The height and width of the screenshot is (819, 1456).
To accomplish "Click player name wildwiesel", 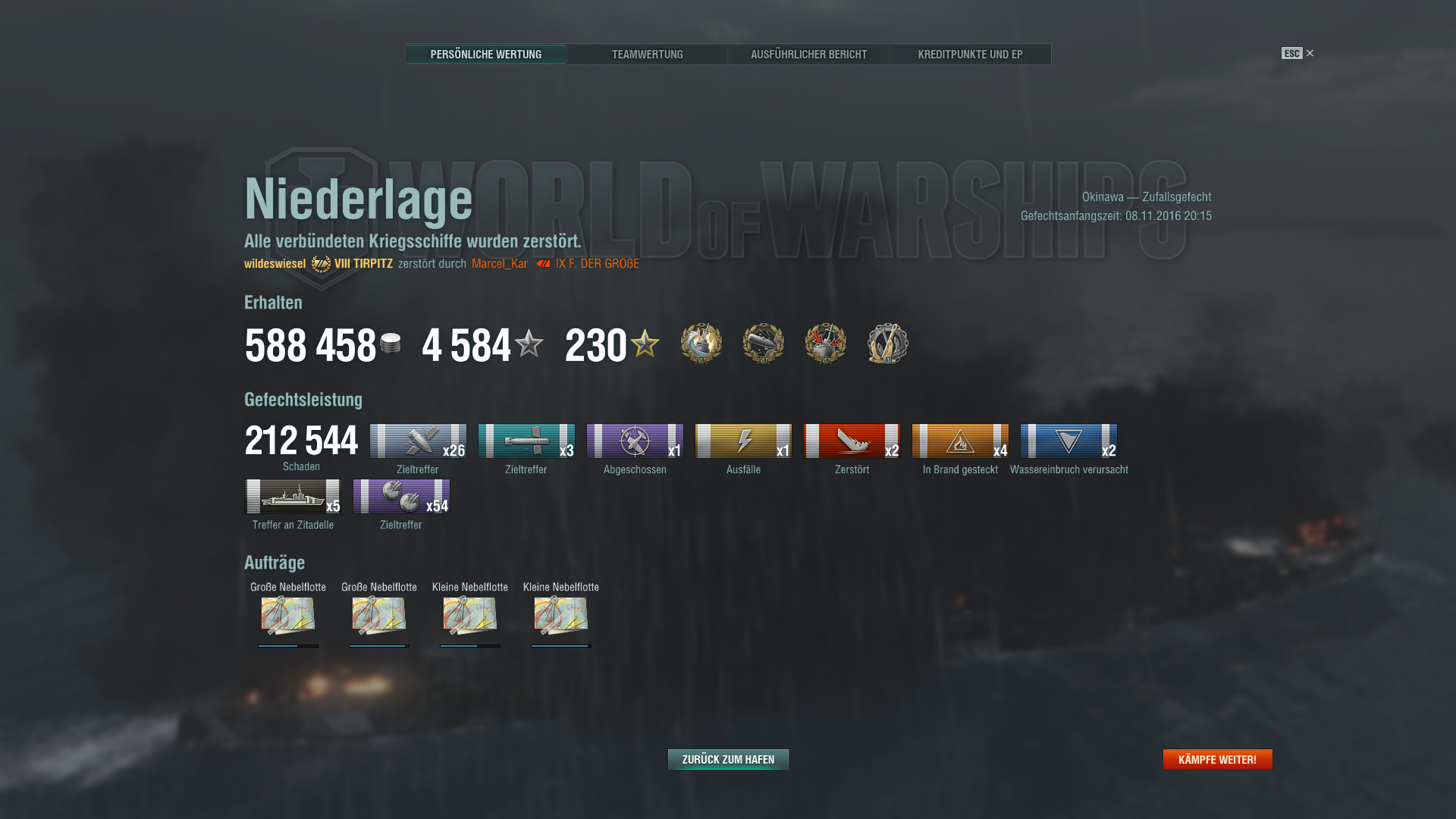I will coord(275,264).
